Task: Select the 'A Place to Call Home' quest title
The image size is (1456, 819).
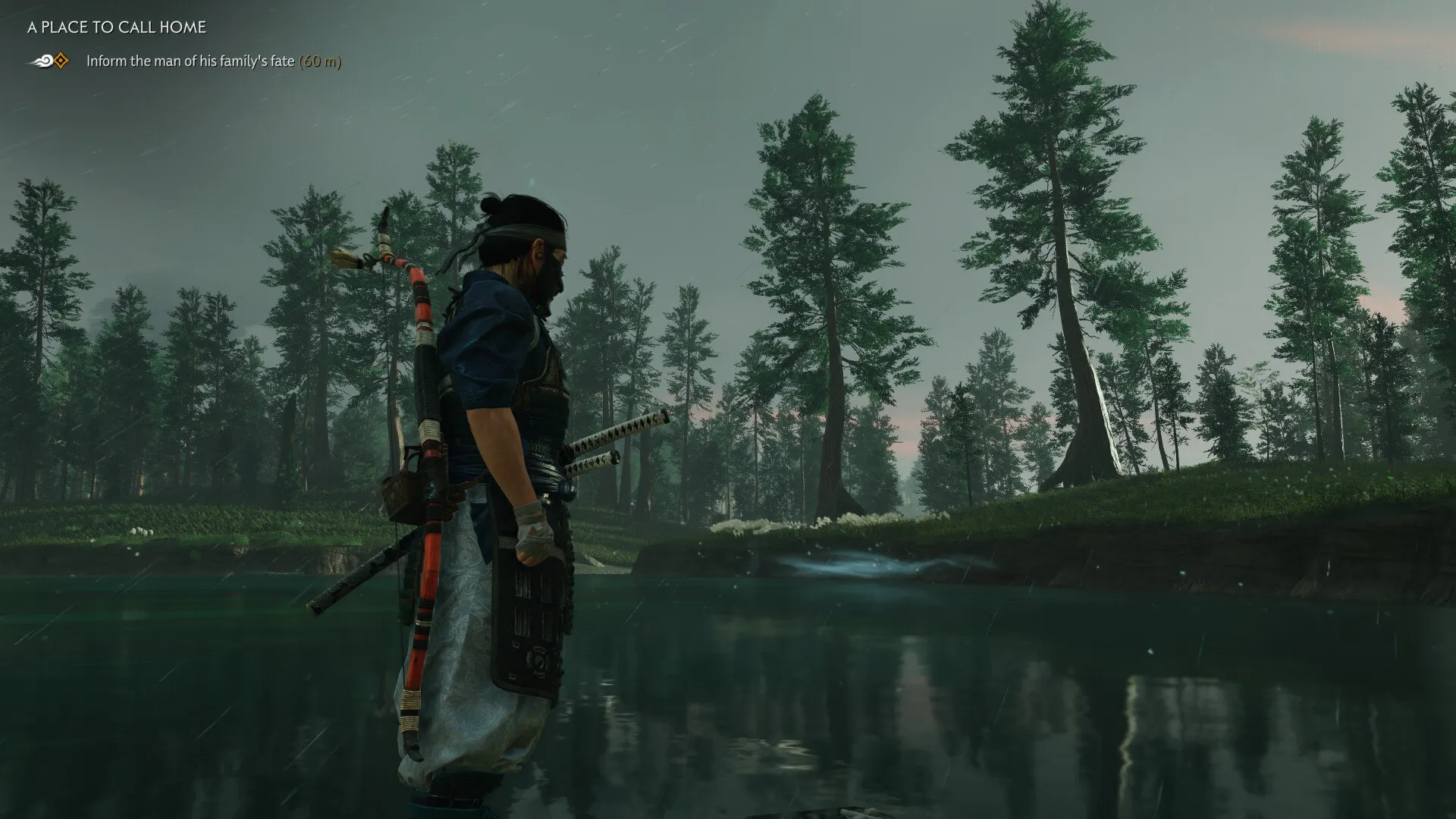Action: coord(117,27)
